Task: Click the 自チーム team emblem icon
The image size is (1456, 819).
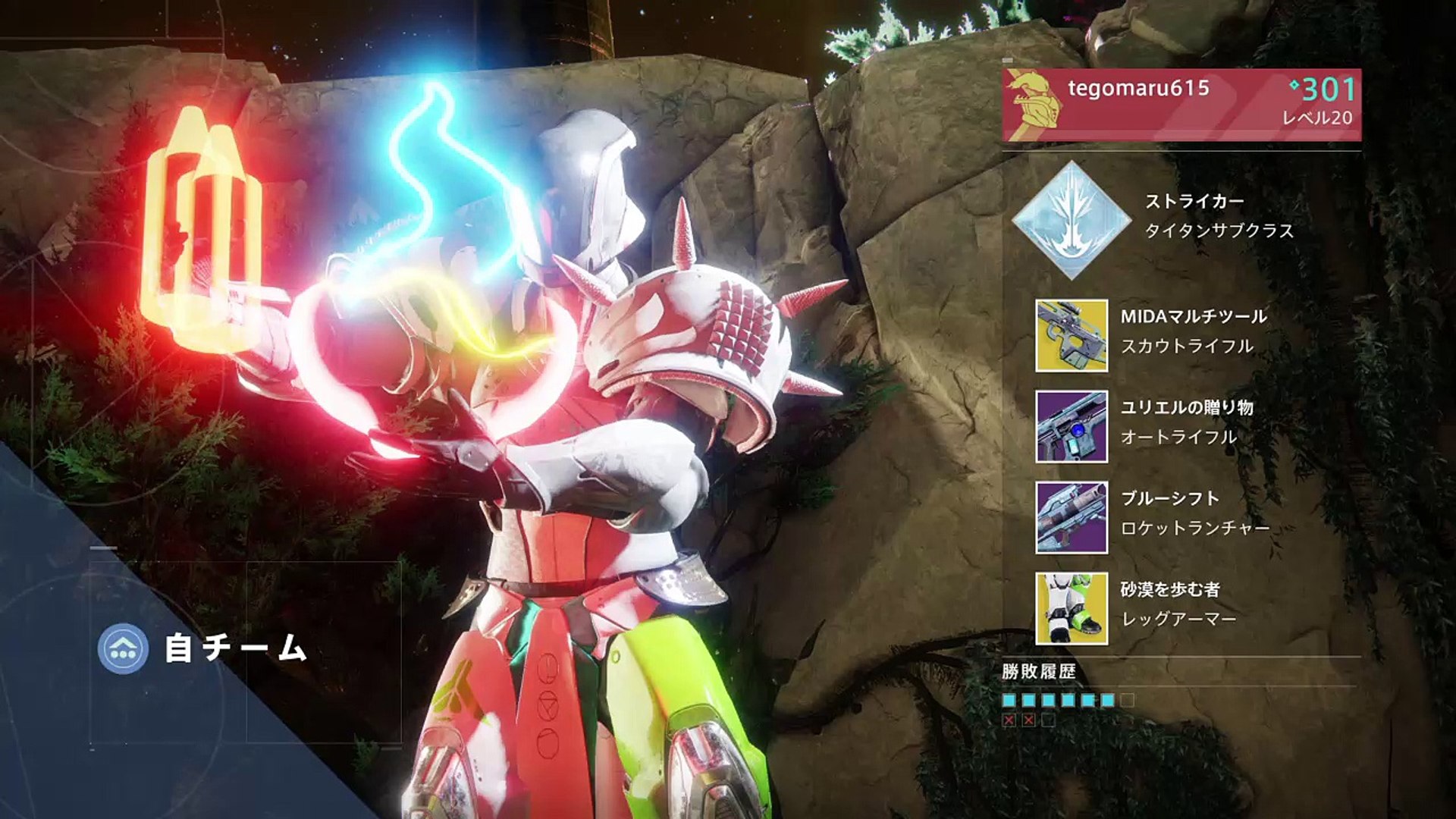Action: pos(123,648)
